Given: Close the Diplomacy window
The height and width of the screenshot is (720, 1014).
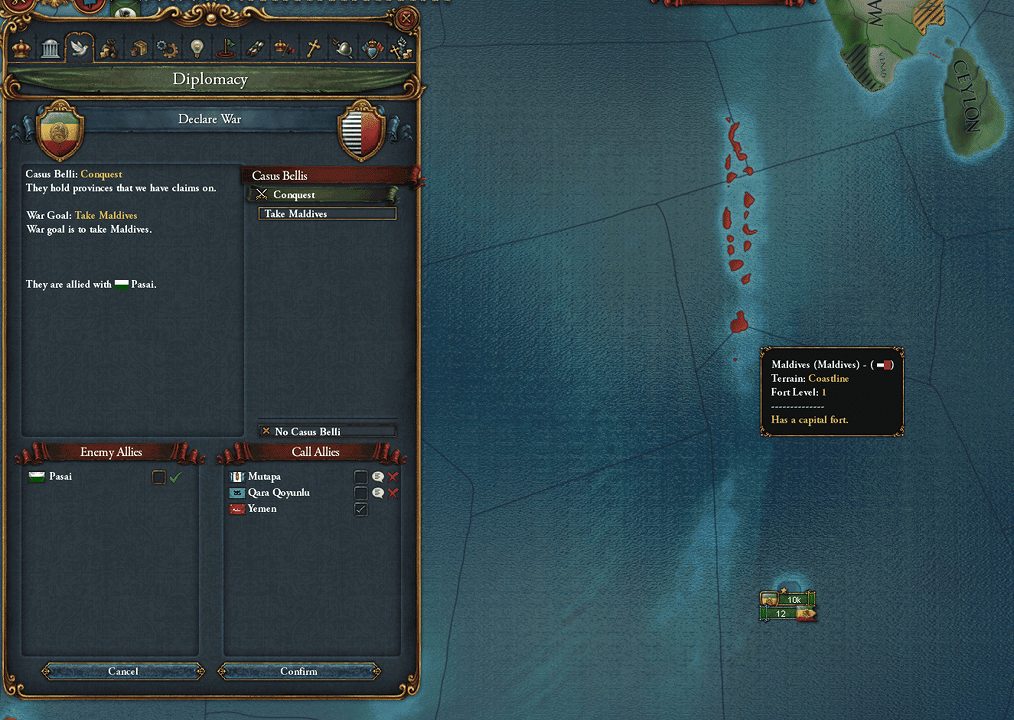Looking at the screenshot, I should (406, 18).
